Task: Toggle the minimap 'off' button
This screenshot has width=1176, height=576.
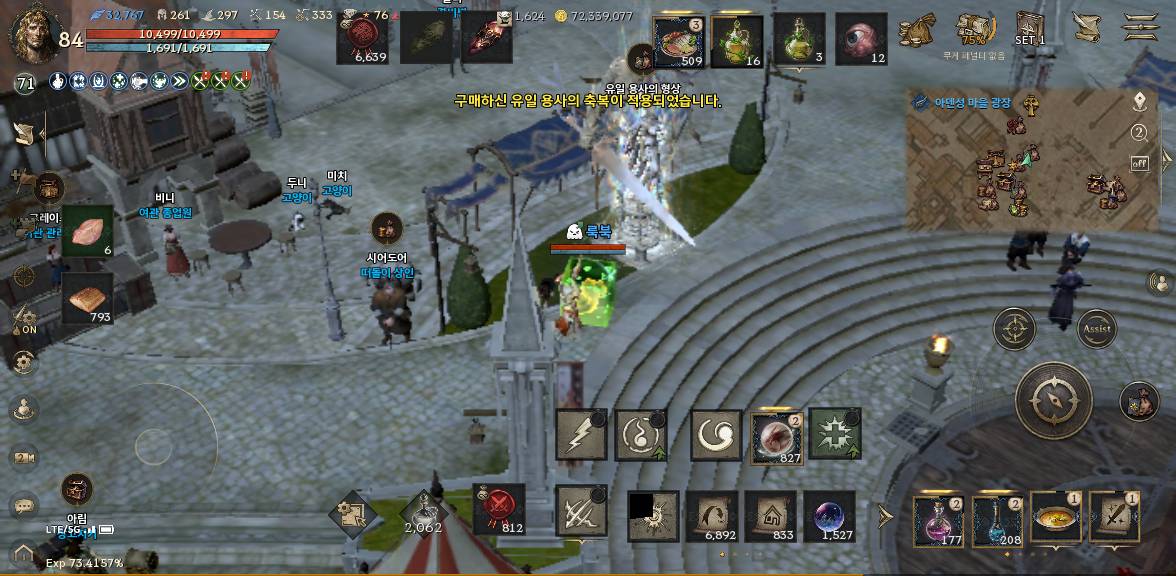Action: [1139, 162]
